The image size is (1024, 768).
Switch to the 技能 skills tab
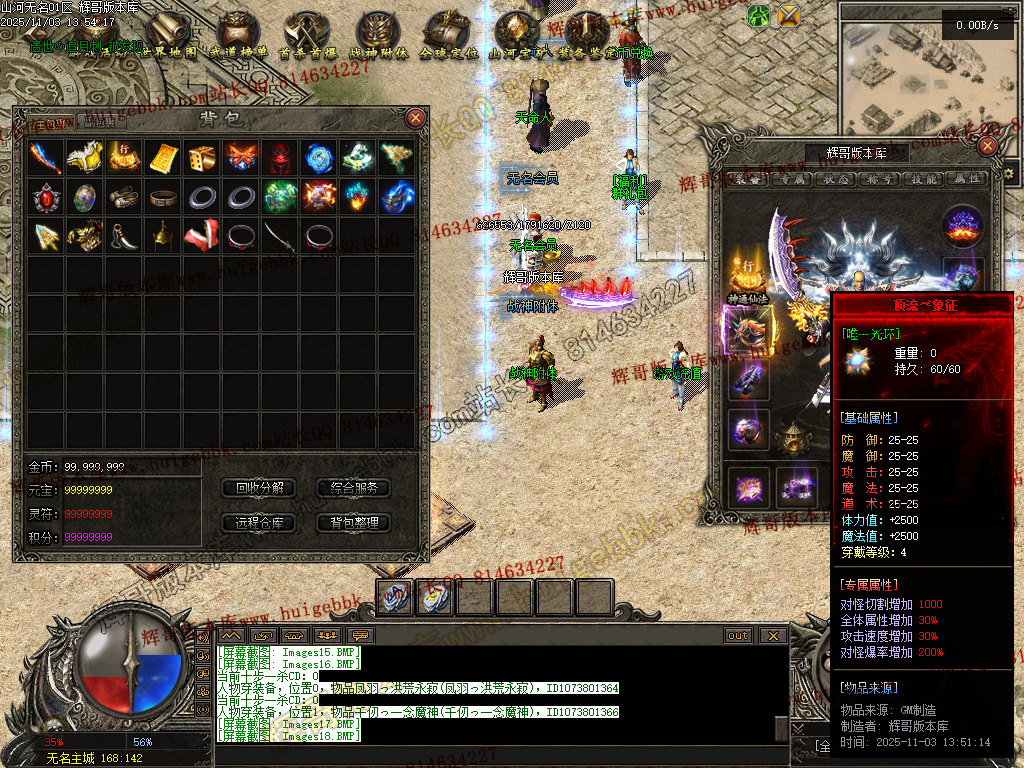coord(921,179)
